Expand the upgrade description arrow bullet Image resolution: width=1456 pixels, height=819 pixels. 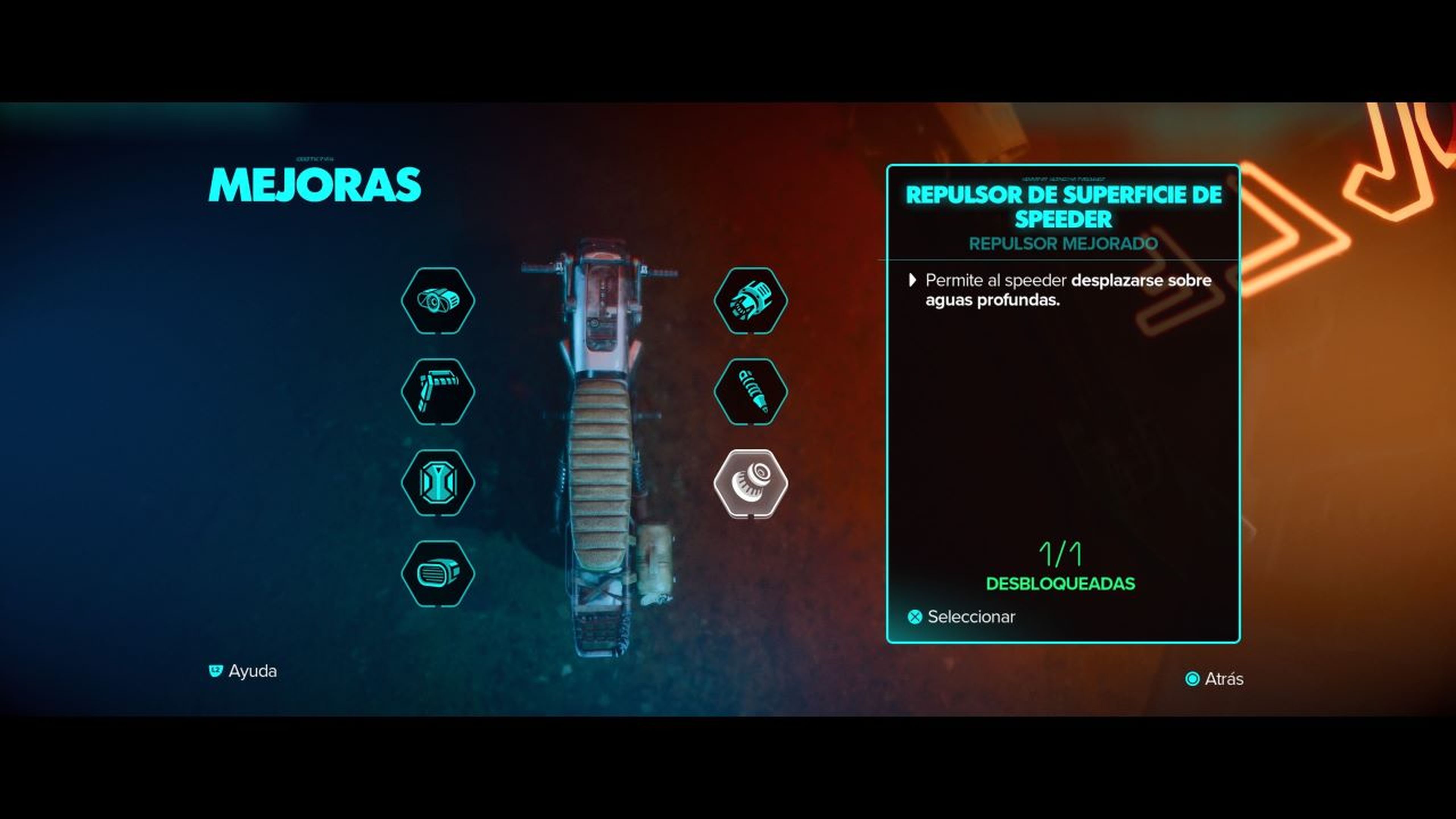(914, 281)
